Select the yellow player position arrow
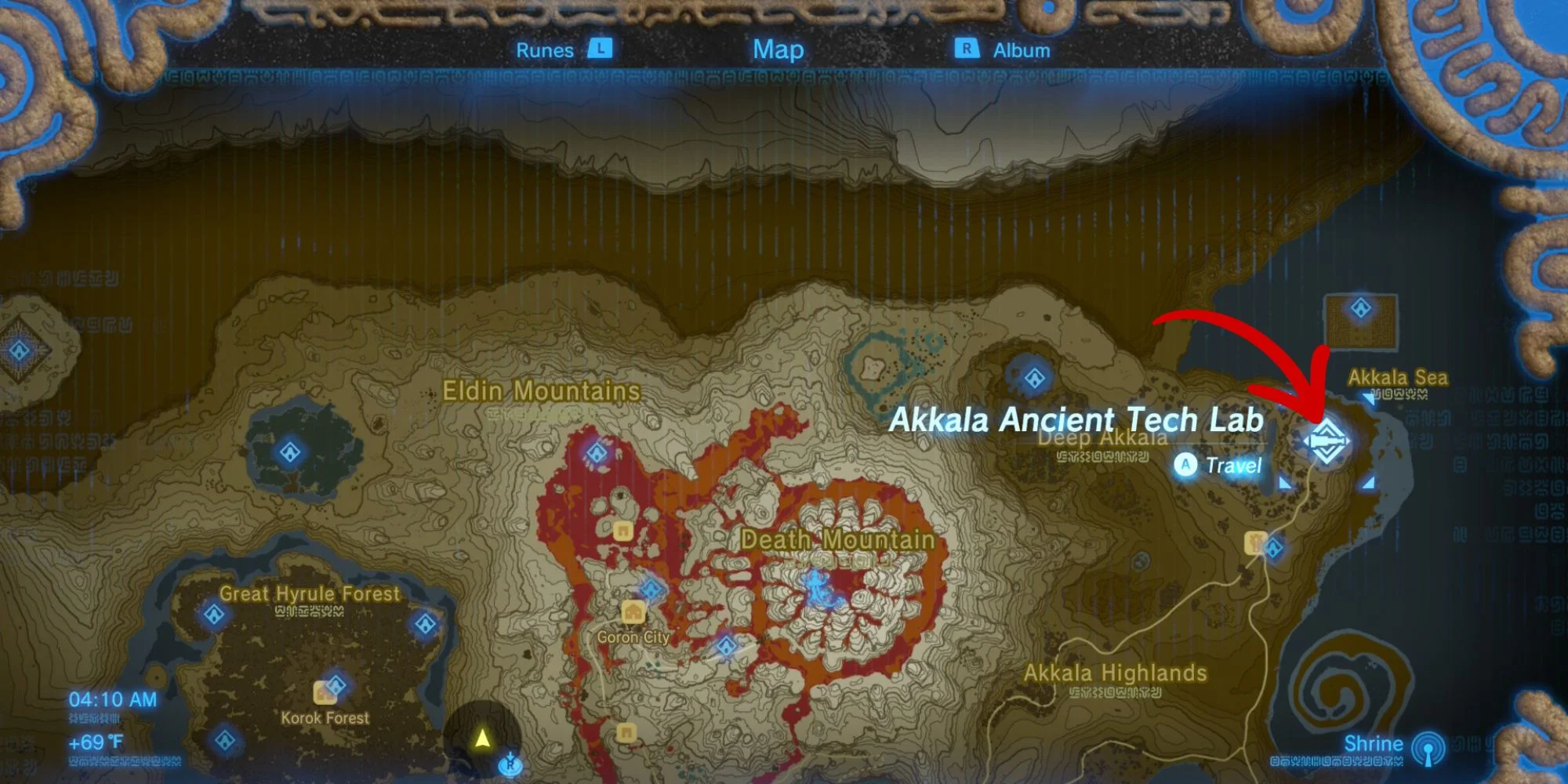Screen dimensions: 1568x784 (482, 737)
